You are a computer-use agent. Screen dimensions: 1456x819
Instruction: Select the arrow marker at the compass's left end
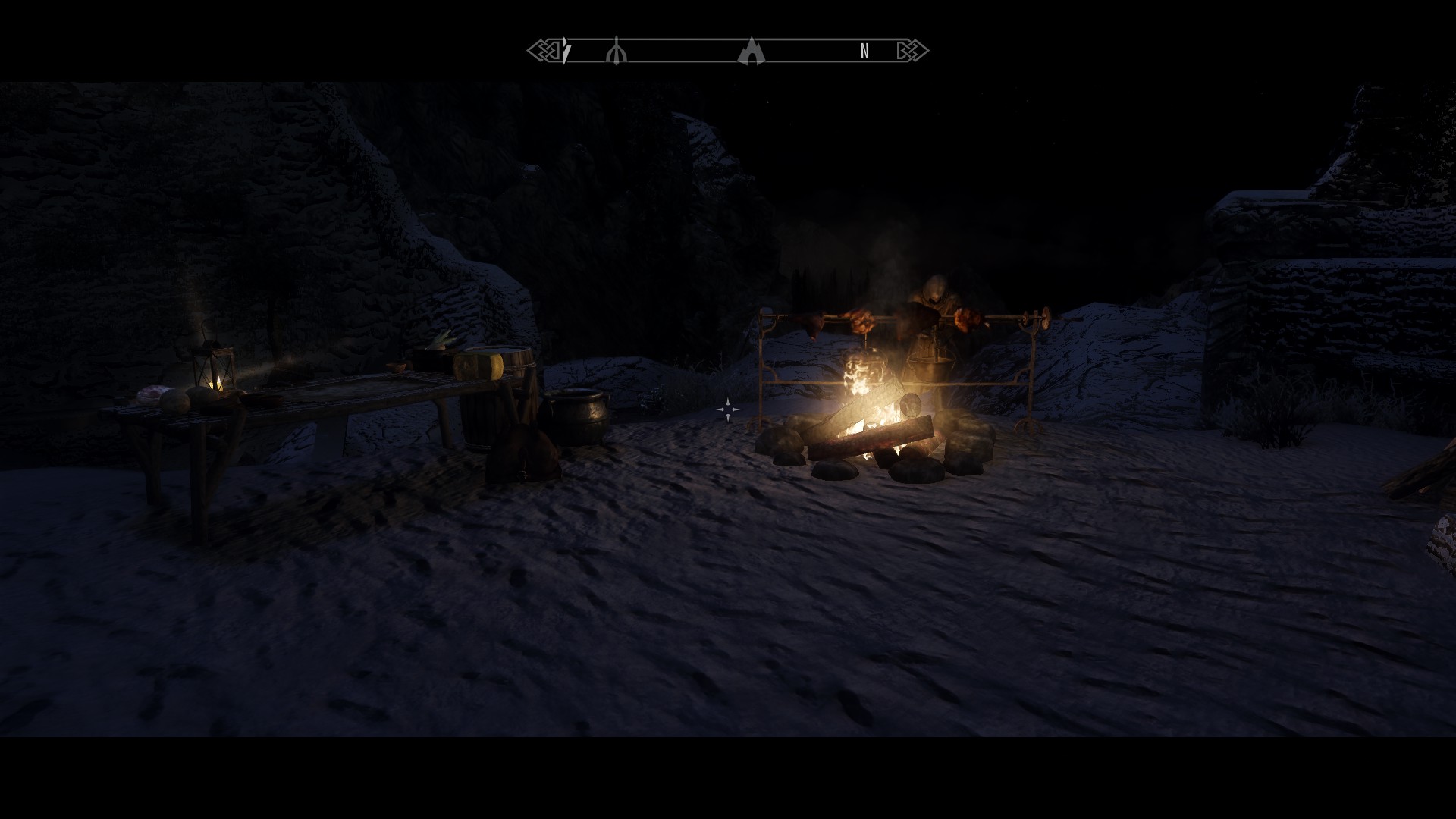[566, 52]
